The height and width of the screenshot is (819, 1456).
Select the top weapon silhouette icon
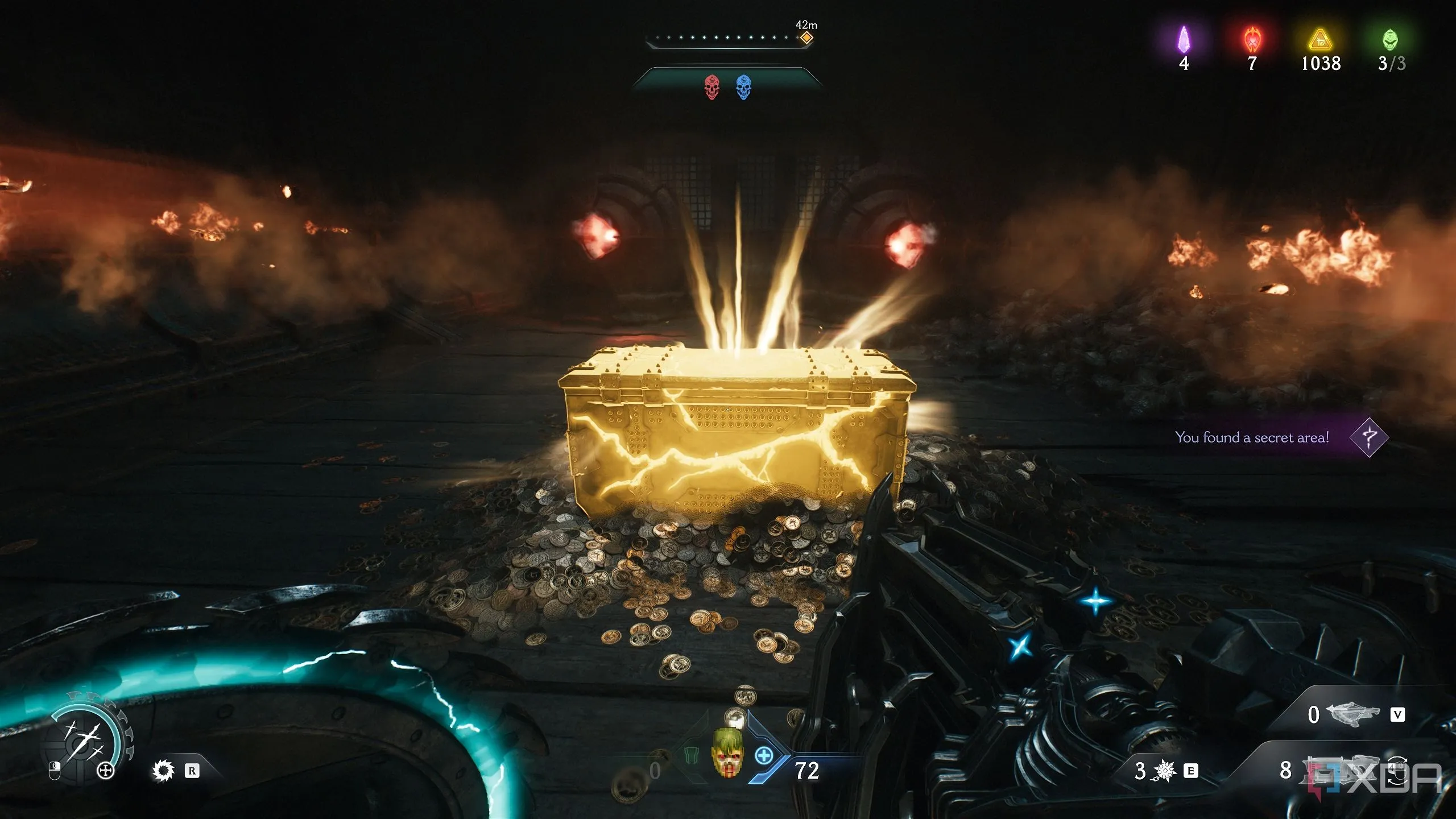(x=1352, y=714)
